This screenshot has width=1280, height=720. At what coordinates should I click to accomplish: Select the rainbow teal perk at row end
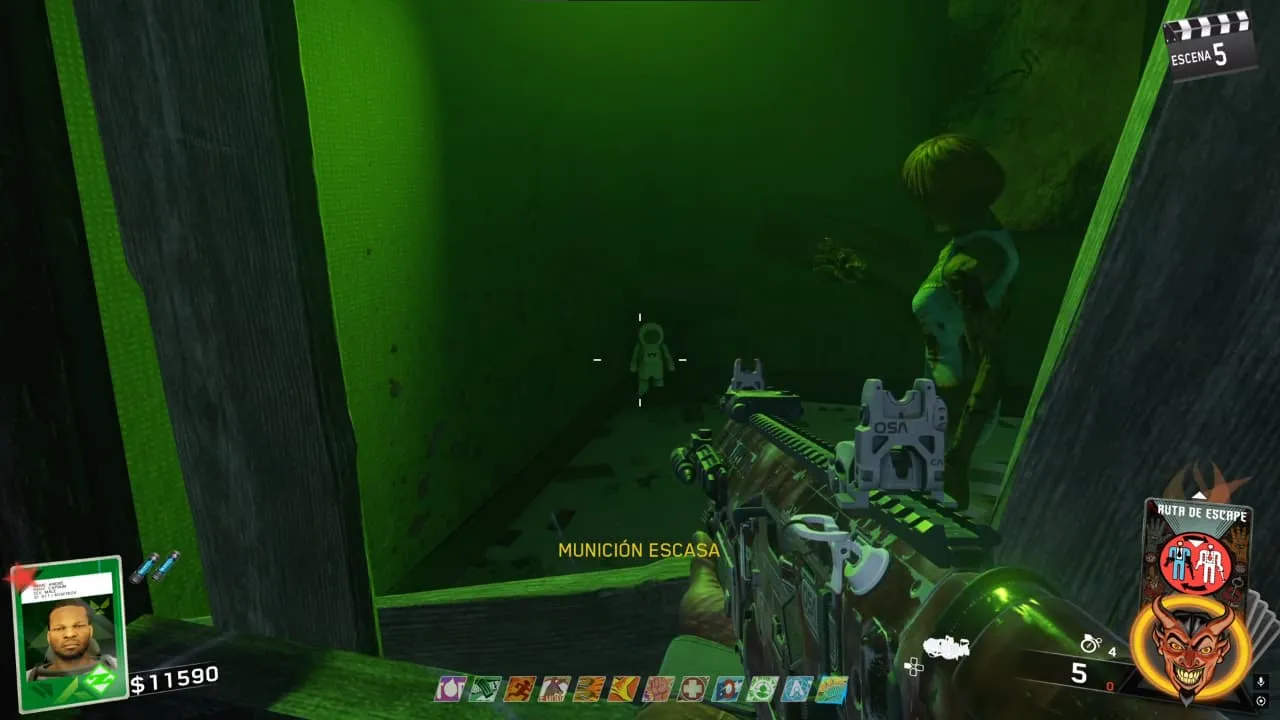click(831, 688)
